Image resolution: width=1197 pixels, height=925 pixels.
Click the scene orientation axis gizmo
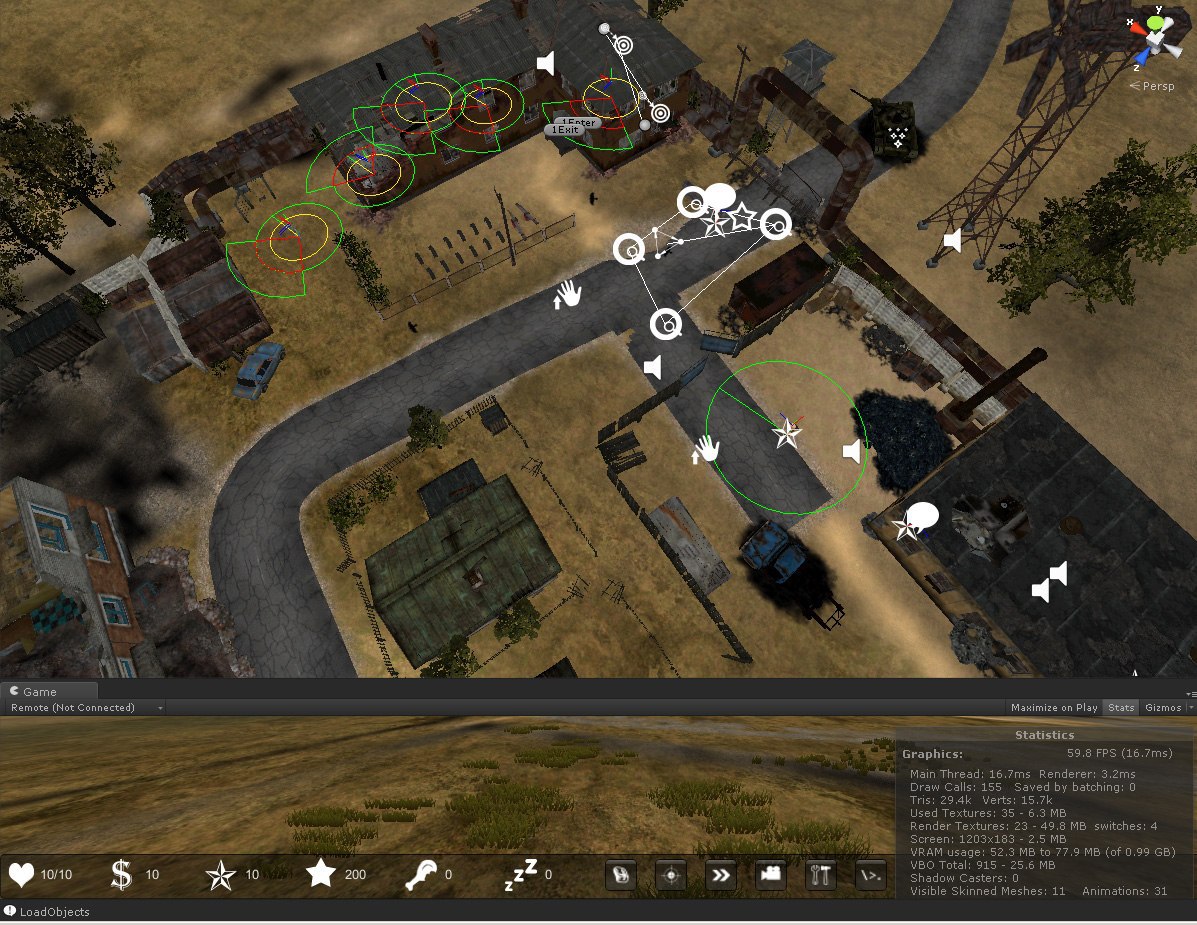1153,36
